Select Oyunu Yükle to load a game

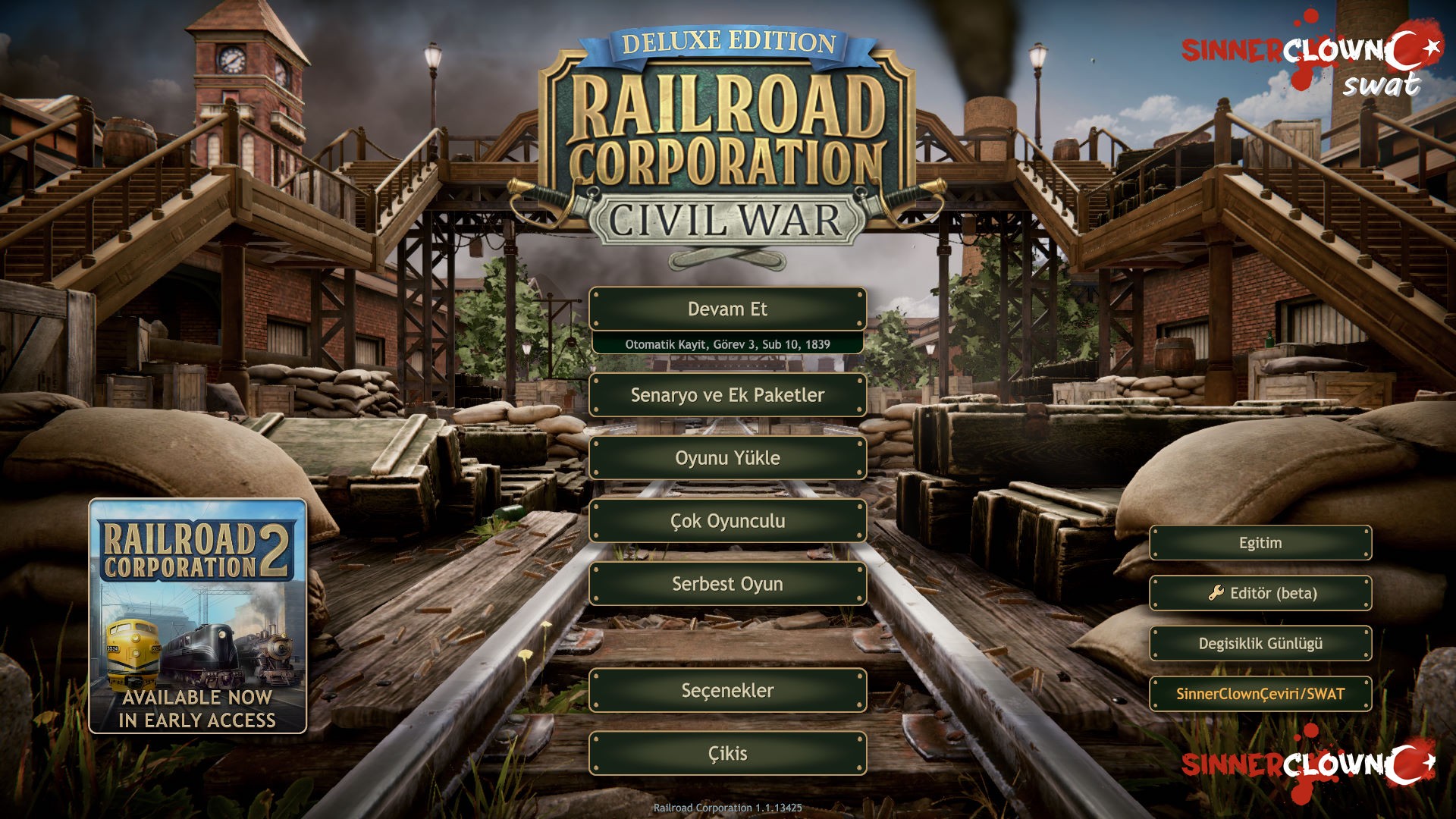point(726,458)
